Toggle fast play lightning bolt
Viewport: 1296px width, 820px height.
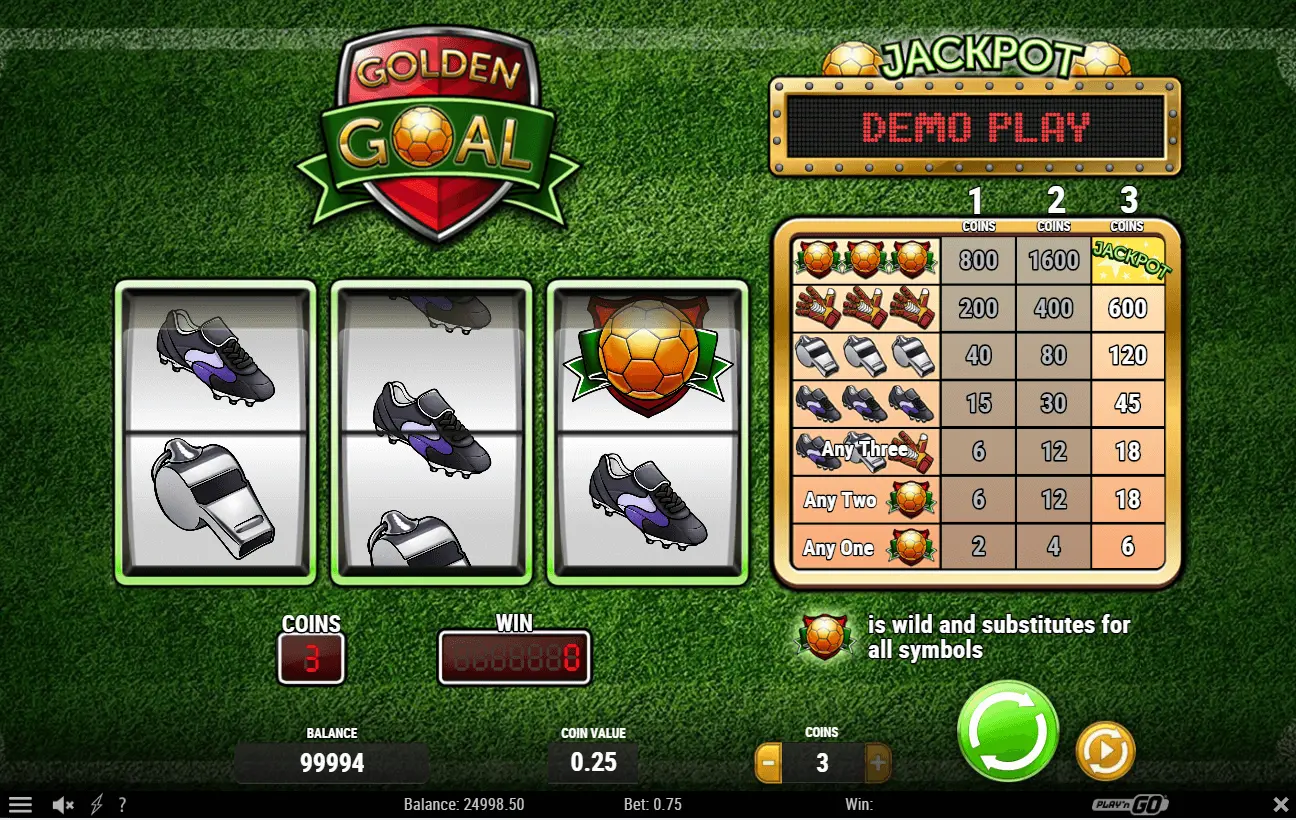(97, 804)
